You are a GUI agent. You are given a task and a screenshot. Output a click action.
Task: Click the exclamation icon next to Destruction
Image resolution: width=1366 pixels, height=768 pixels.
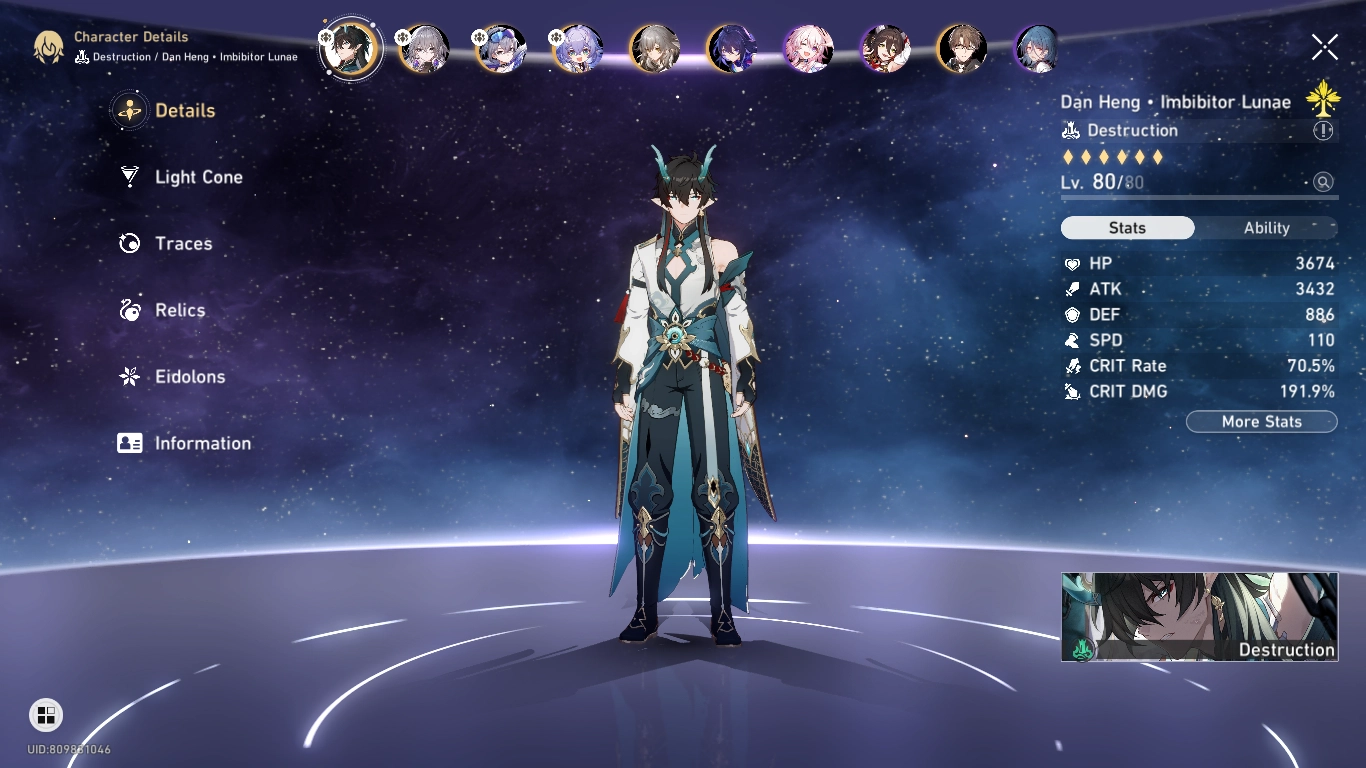click(1322, 130)
